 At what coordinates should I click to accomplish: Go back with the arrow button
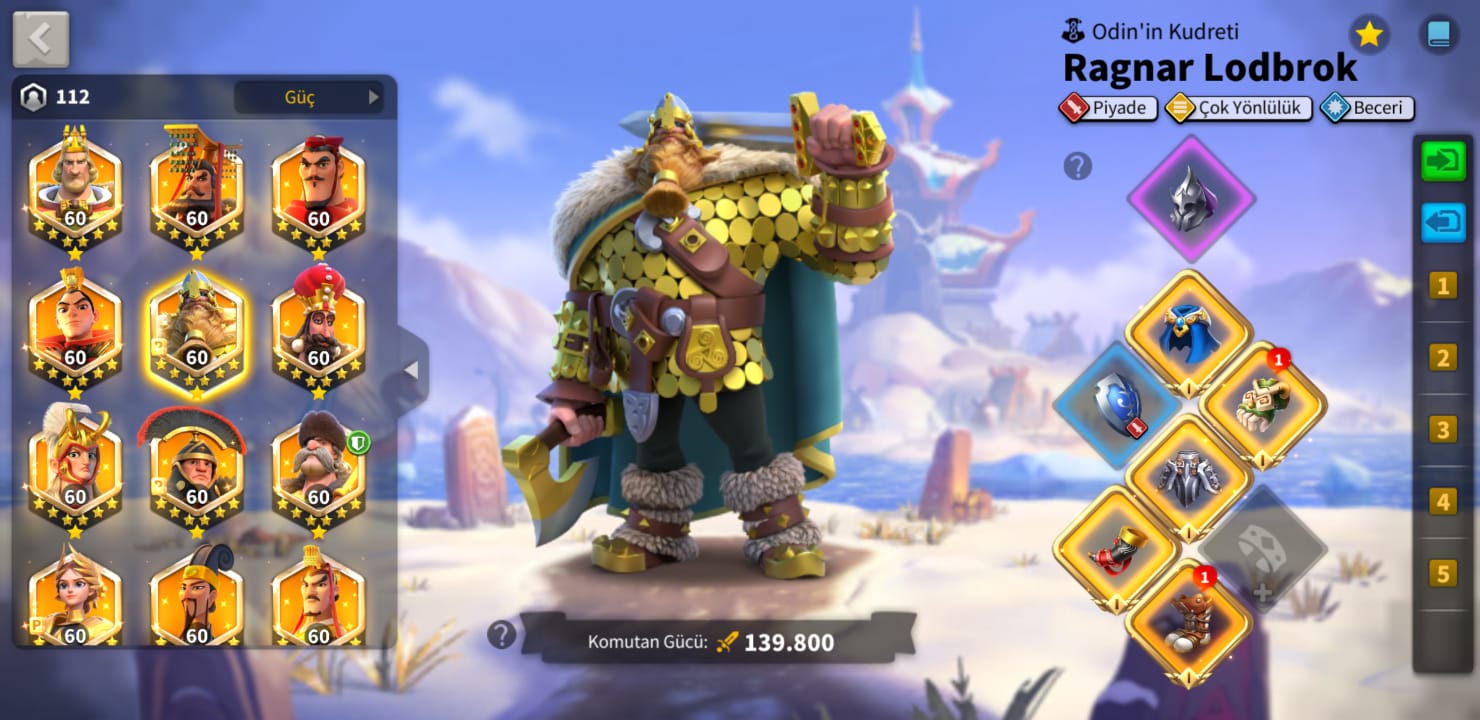point(41,39)
